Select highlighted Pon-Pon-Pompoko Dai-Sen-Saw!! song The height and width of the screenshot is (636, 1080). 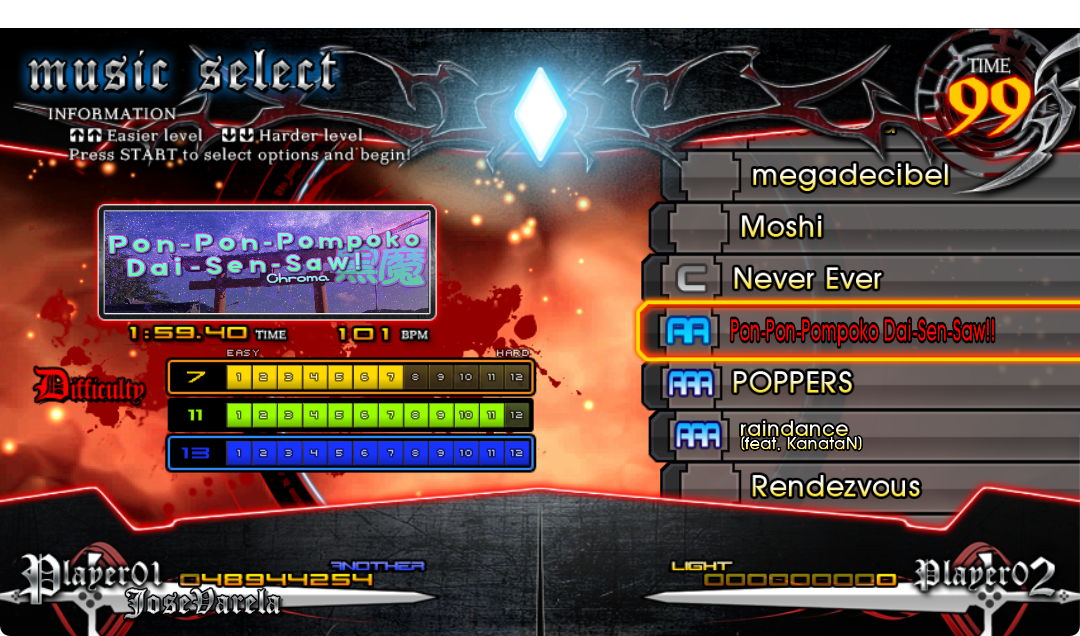pos(860,331)
